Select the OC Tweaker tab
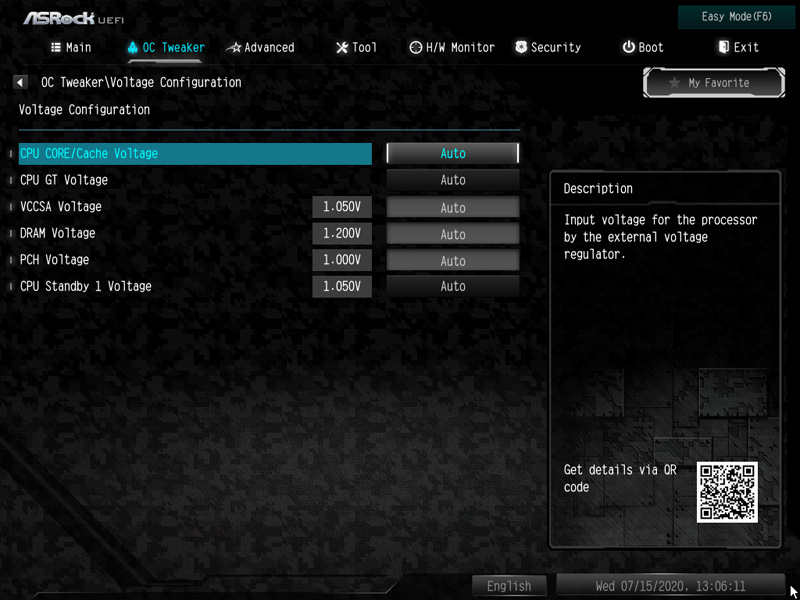Image resolution: width=800 pixels, height=600 pixels. coord(166,47)
